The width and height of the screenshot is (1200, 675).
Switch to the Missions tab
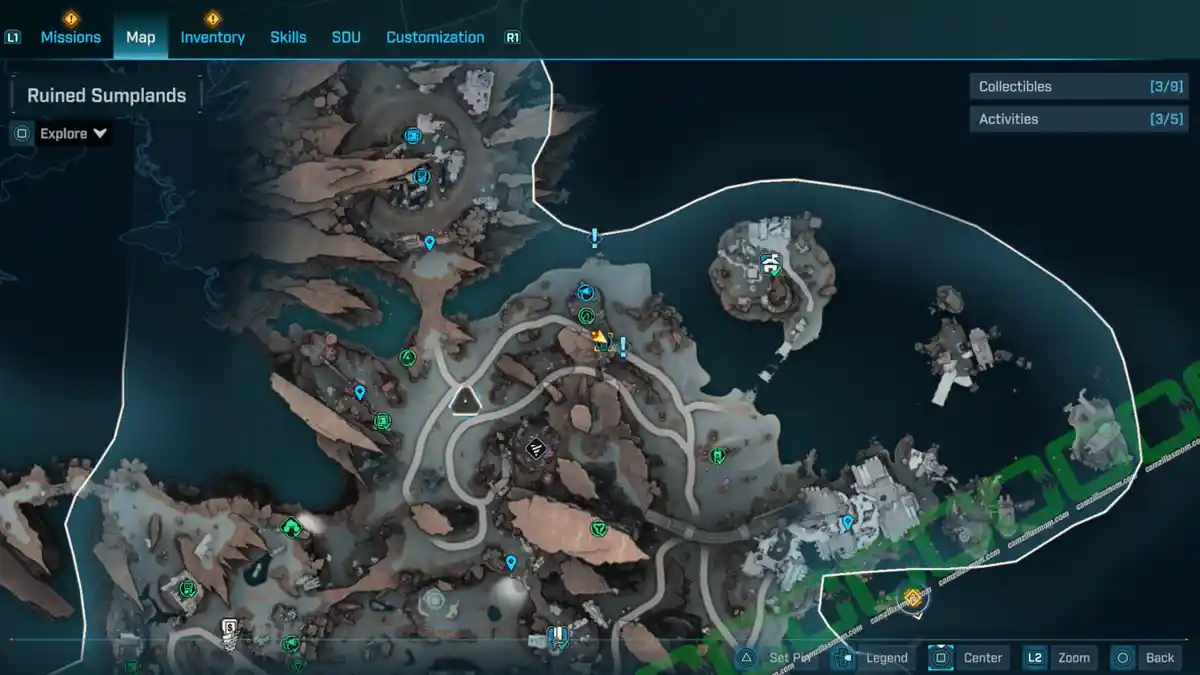click(70, 37)
